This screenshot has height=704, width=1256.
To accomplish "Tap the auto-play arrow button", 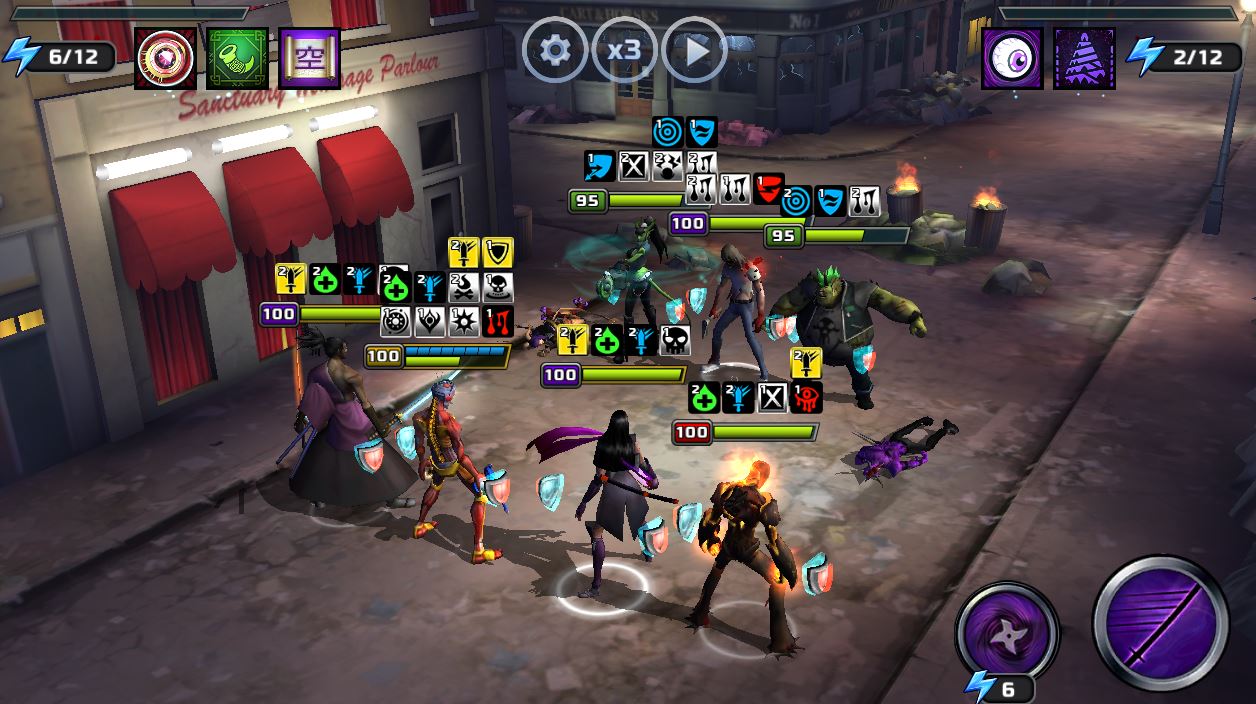I will tap(694, 50).
